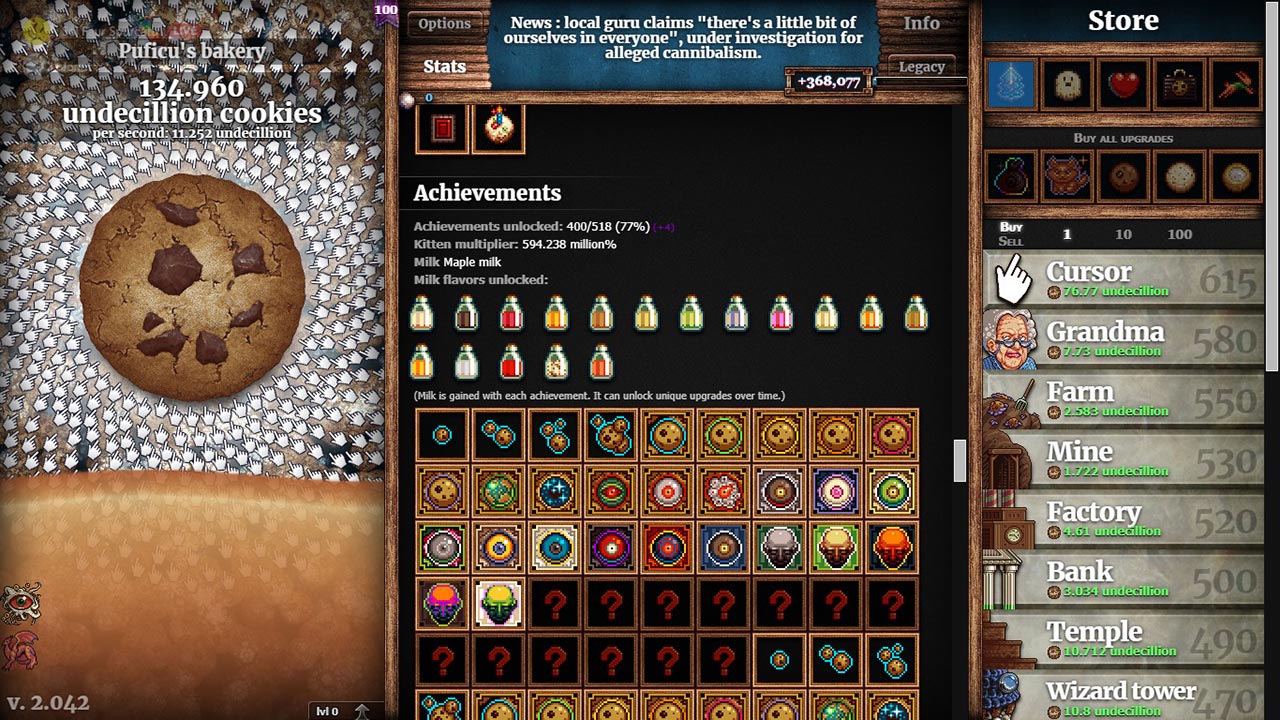Select the blue festive tree upgrade
Image resolution: width=1280 pixels, height=720 pixels.
click(x=1011, y=85)
